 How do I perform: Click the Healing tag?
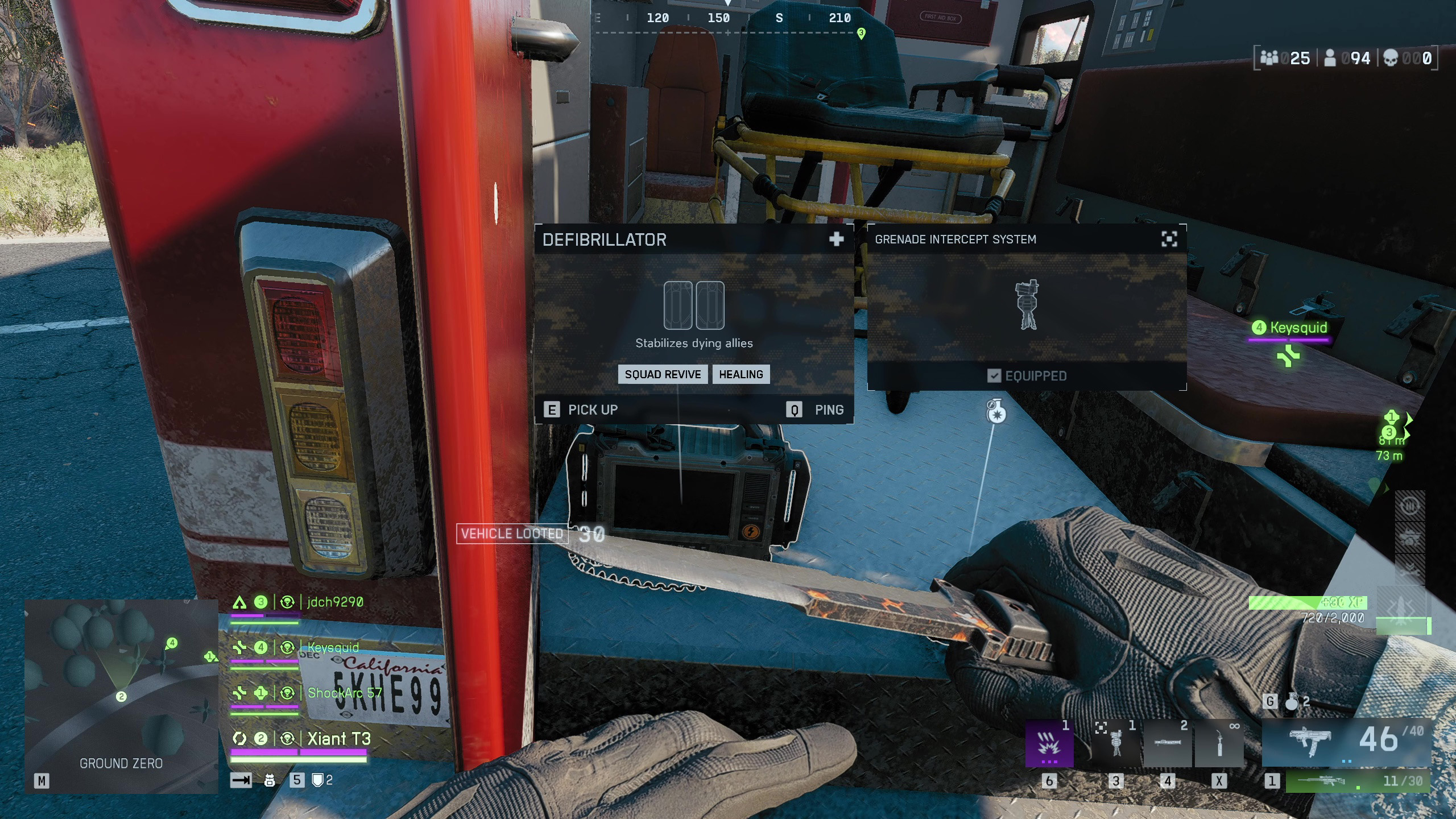click(x=741, y=374)
